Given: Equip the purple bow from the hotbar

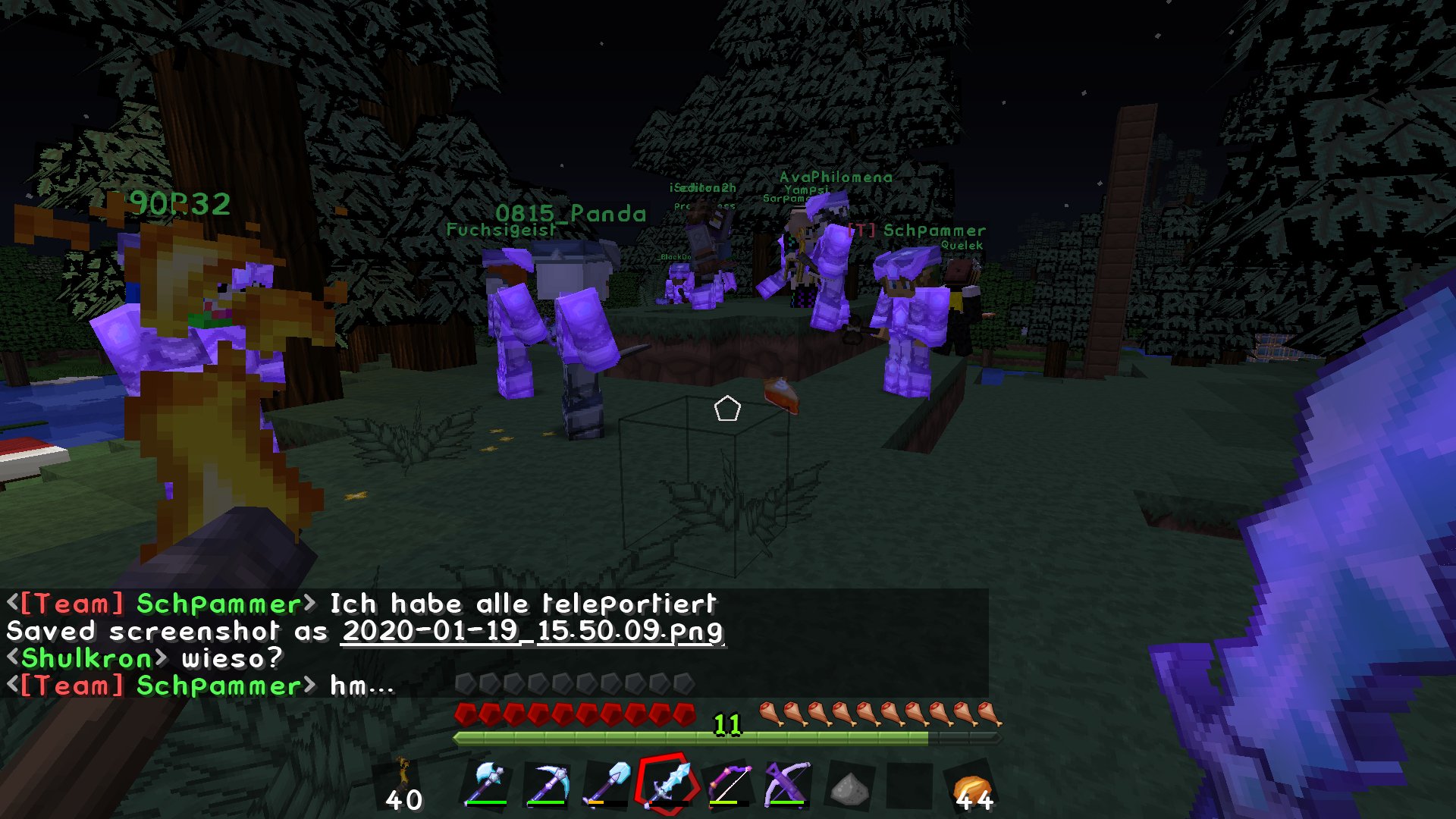Looking at the screenshot, I should 729,783.
